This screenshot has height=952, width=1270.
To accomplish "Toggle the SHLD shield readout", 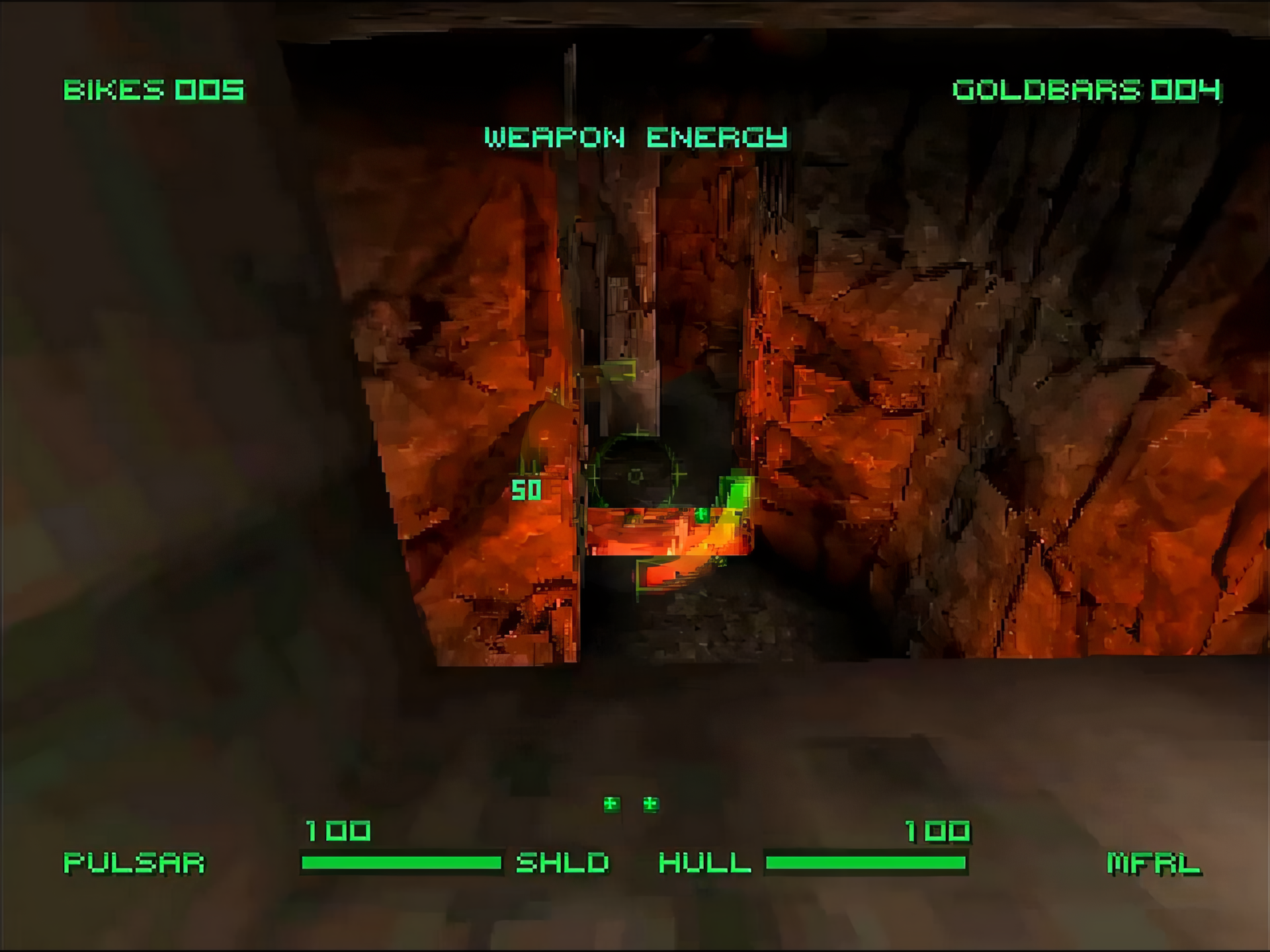I will point(563,861).
